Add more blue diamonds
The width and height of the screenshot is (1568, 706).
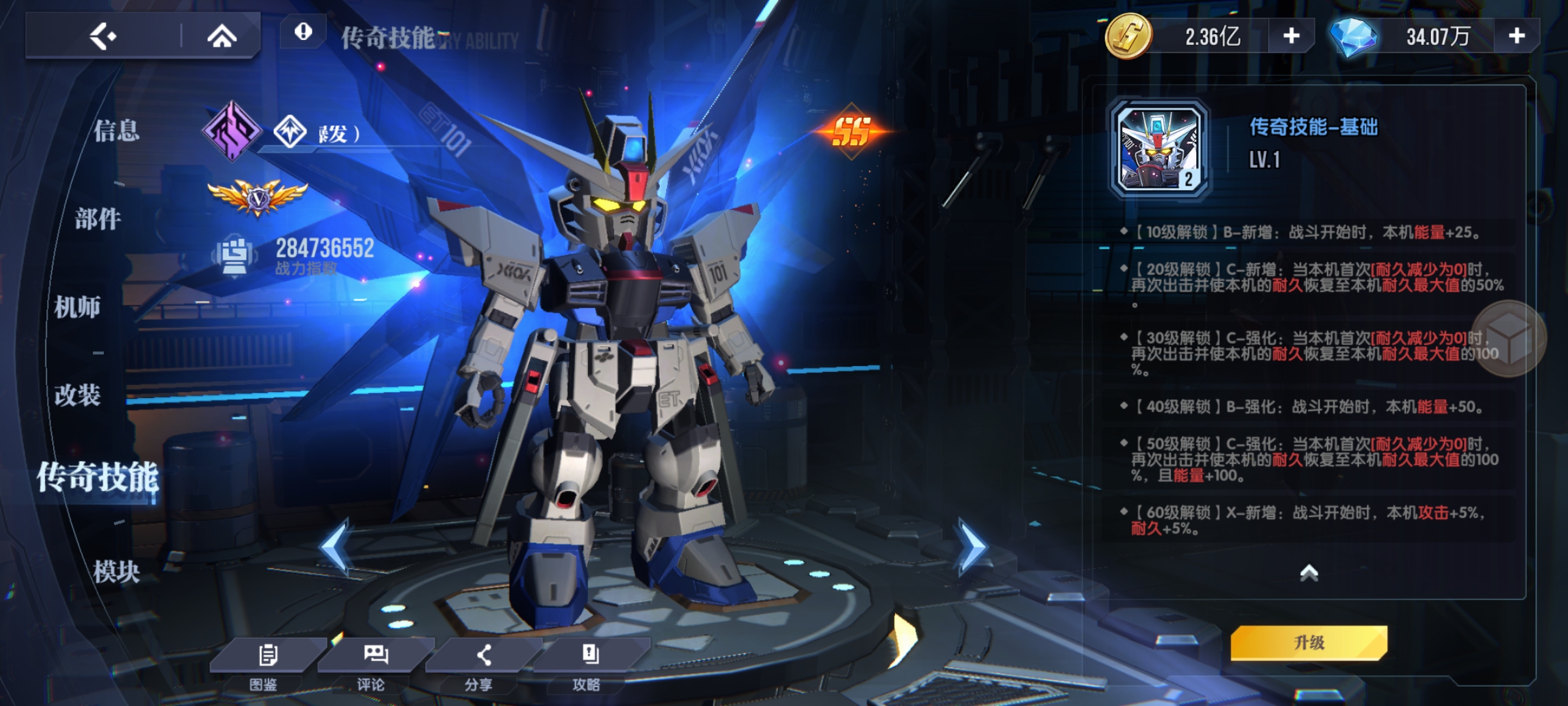pyautogui.click(x=1516, y=36)
